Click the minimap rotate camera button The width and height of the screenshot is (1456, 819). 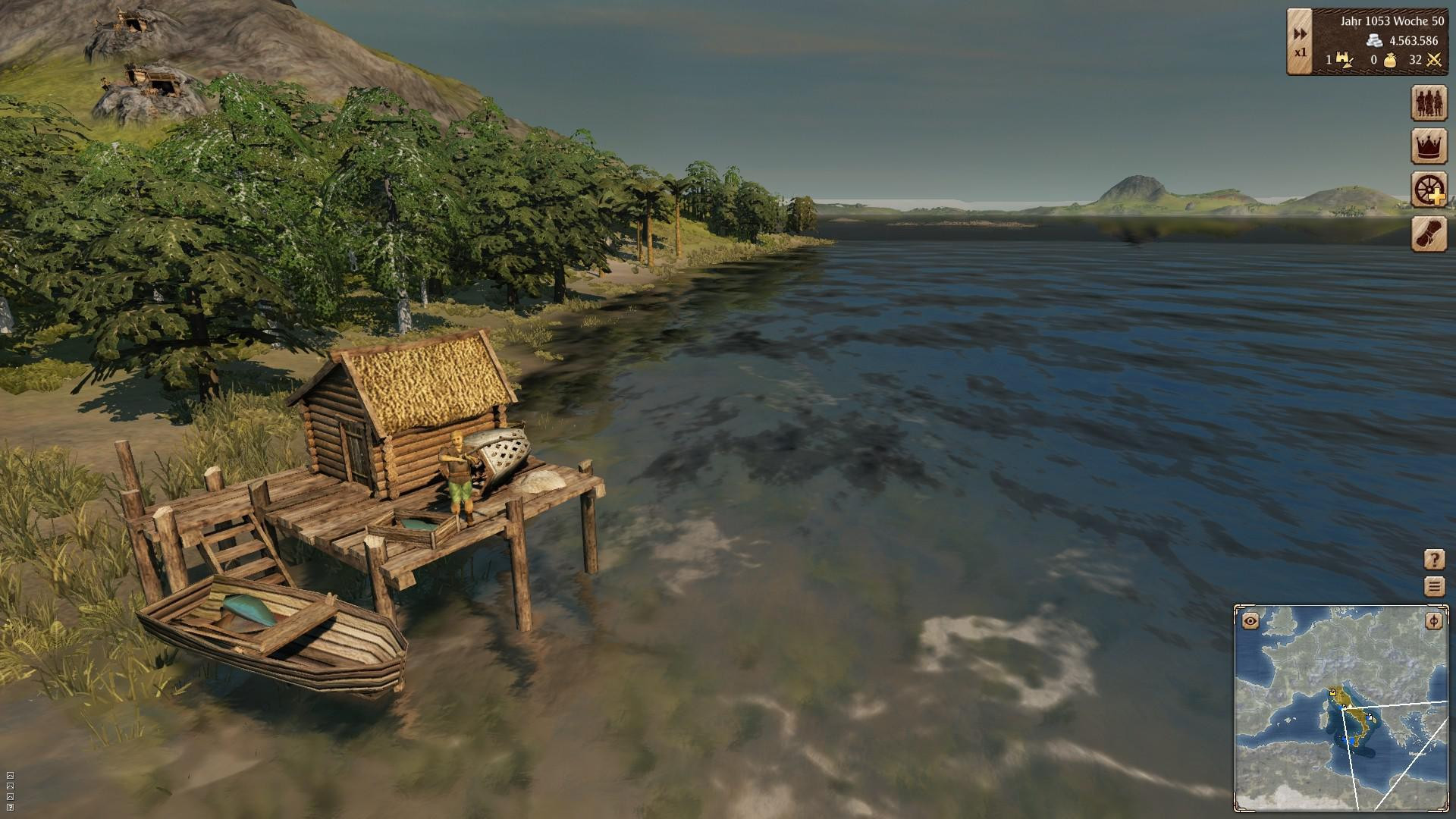pos(1433,622)
